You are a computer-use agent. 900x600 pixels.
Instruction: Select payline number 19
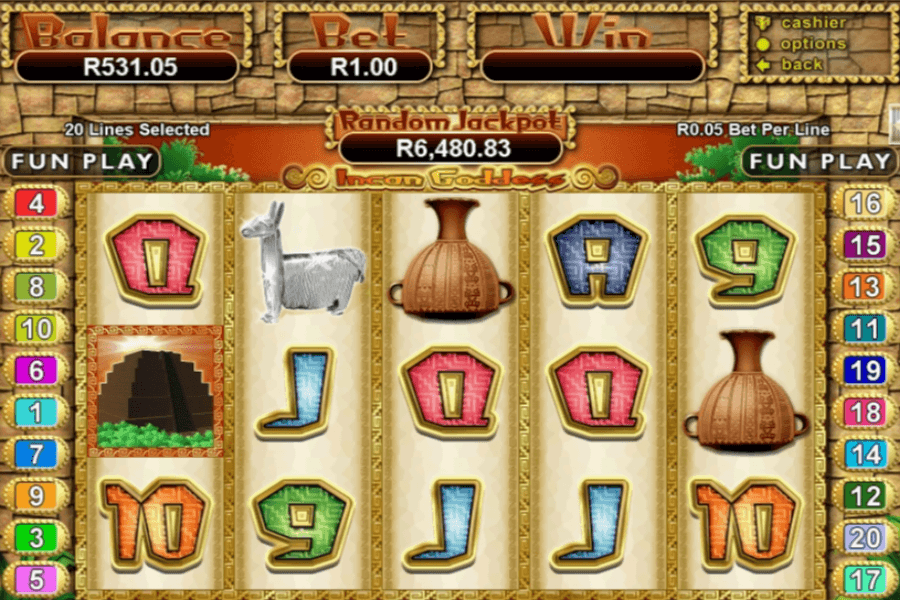coord(864,370)
